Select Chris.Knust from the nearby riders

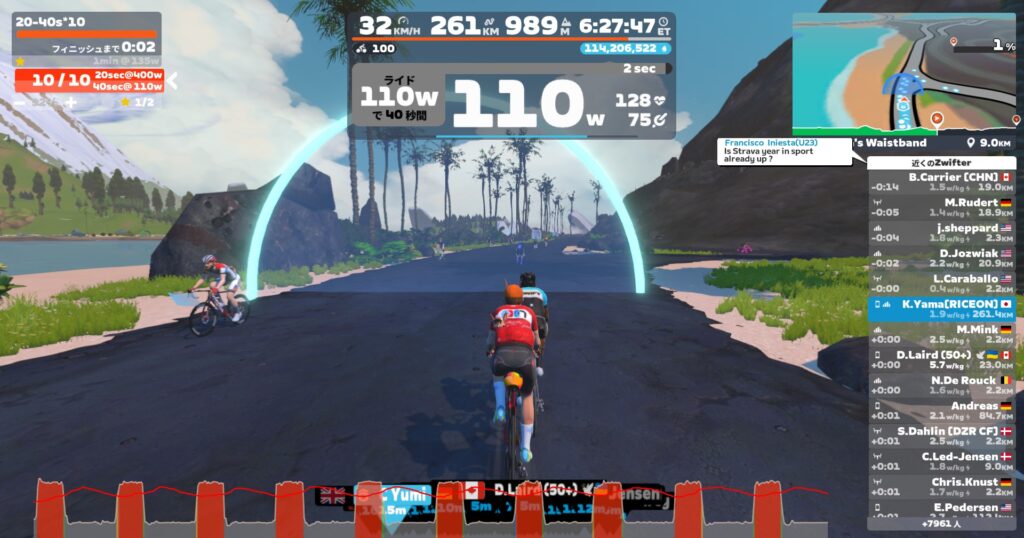pos(941,486)
